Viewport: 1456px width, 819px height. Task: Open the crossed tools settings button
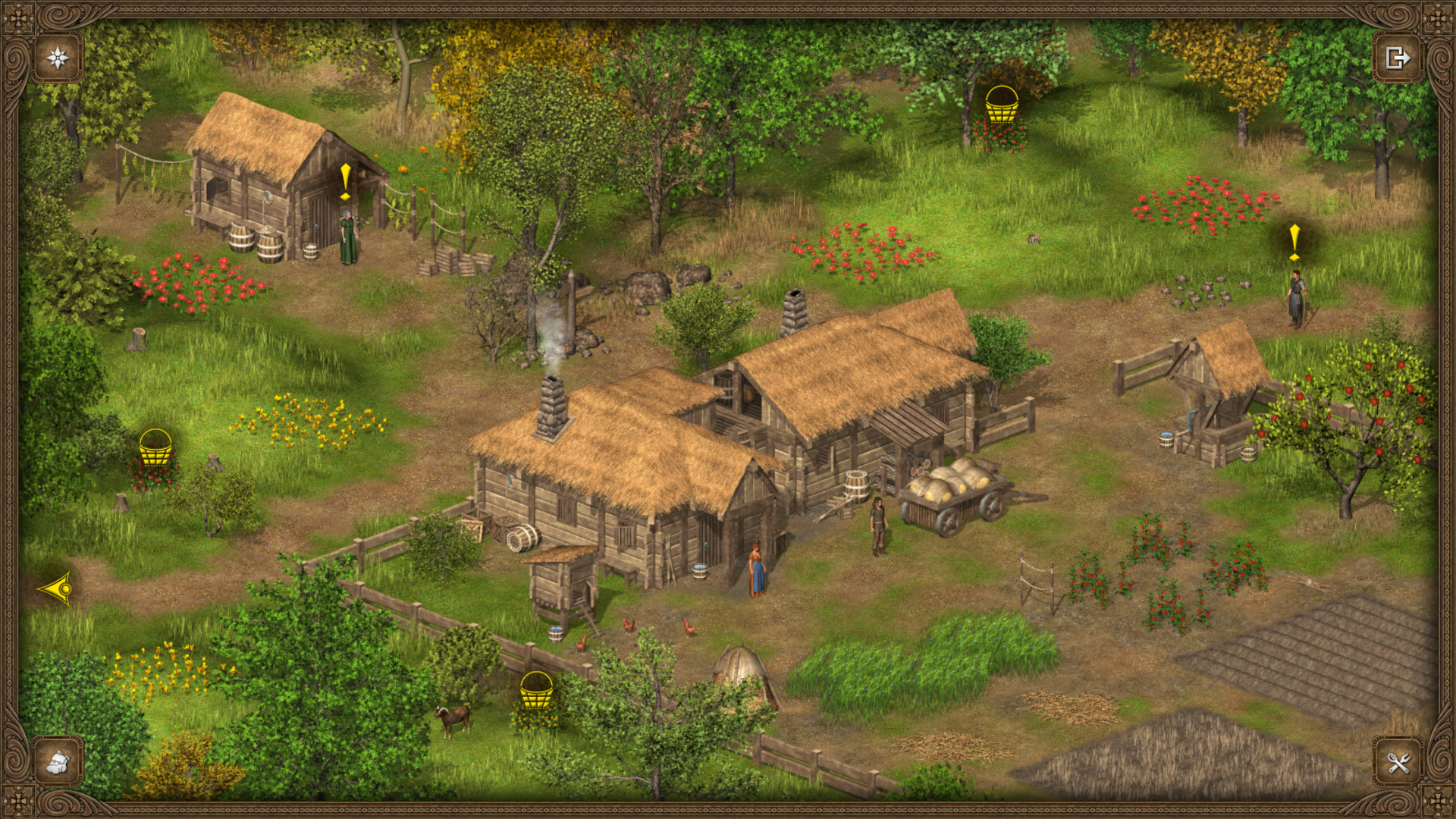[x=1398, y=761]
